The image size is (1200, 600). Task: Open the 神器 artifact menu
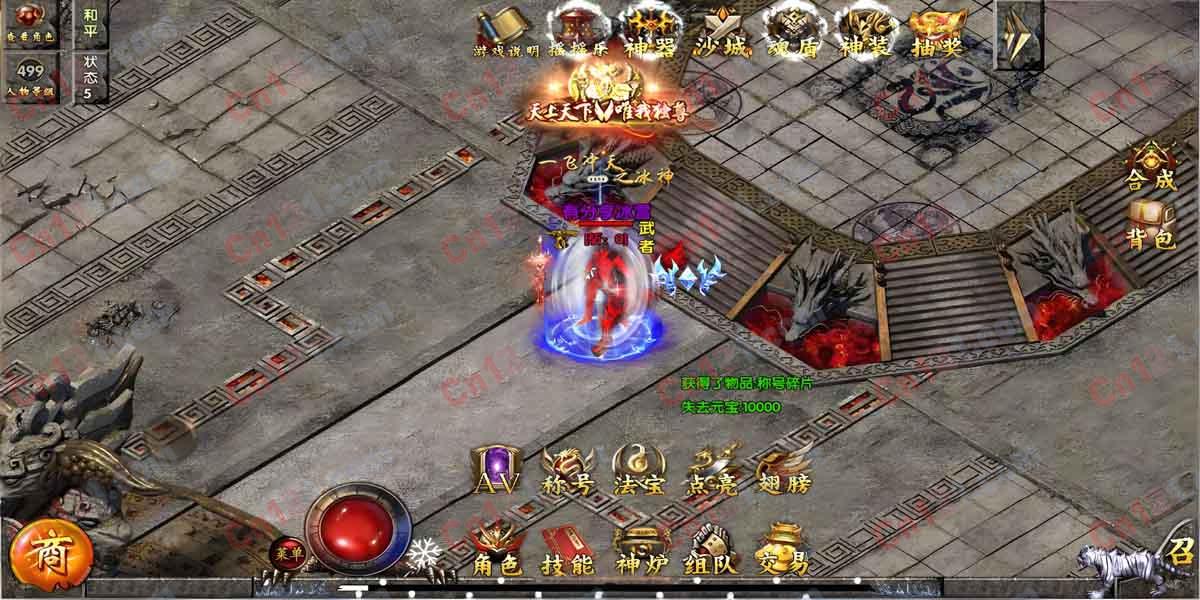pyautogui.click(x=649, y=30)
